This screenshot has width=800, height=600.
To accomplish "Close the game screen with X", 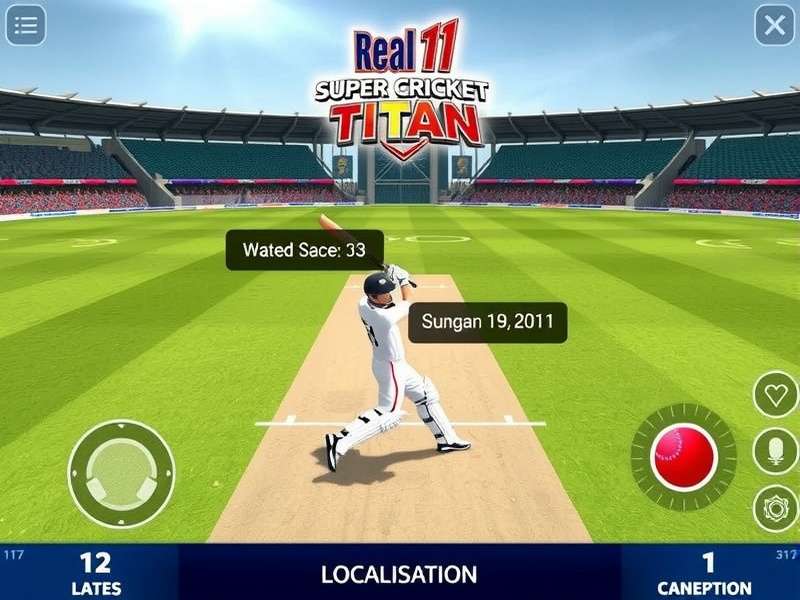I will tap(774, 26).
